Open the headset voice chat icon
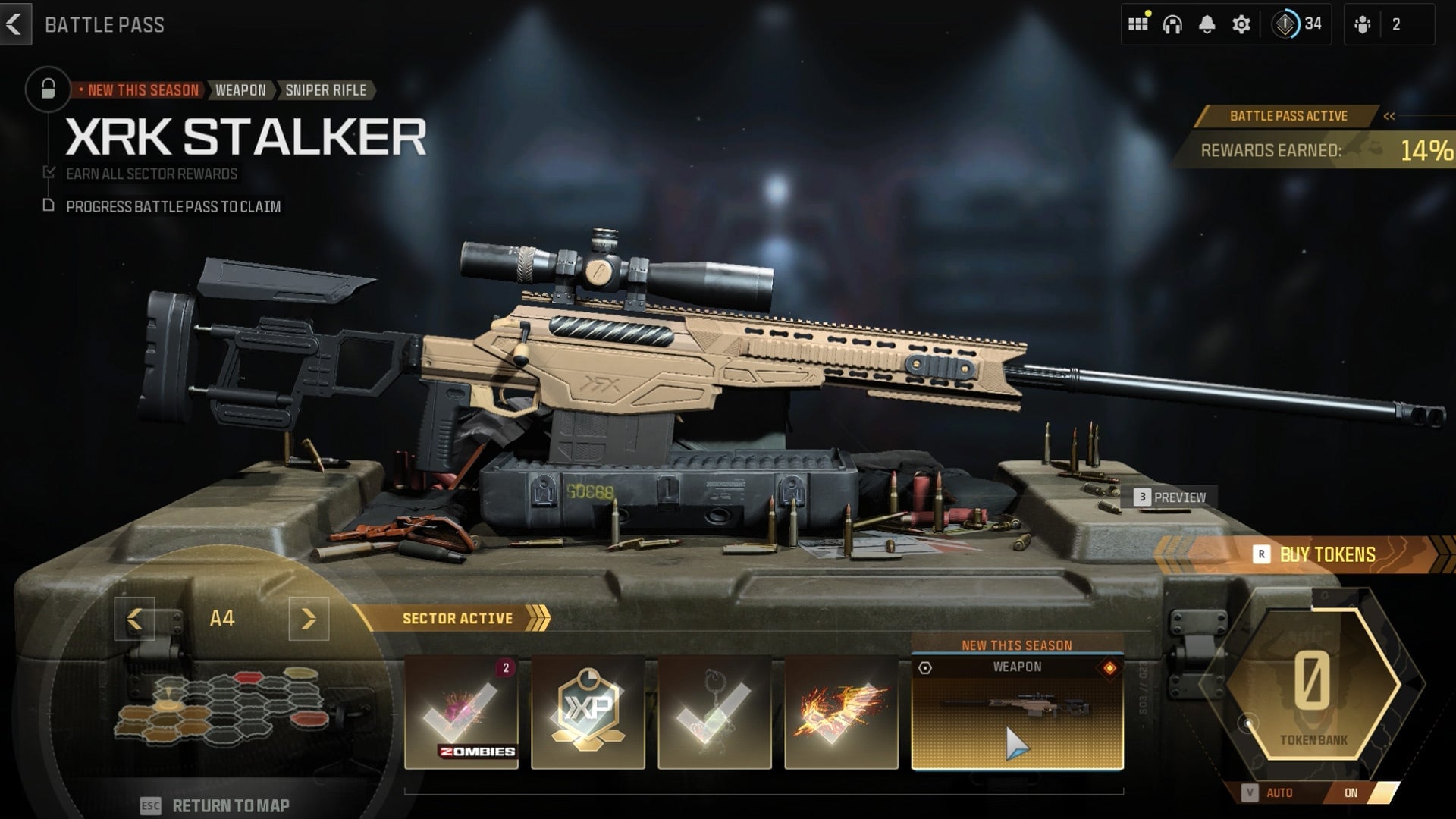 click(x=1172, y=24)
